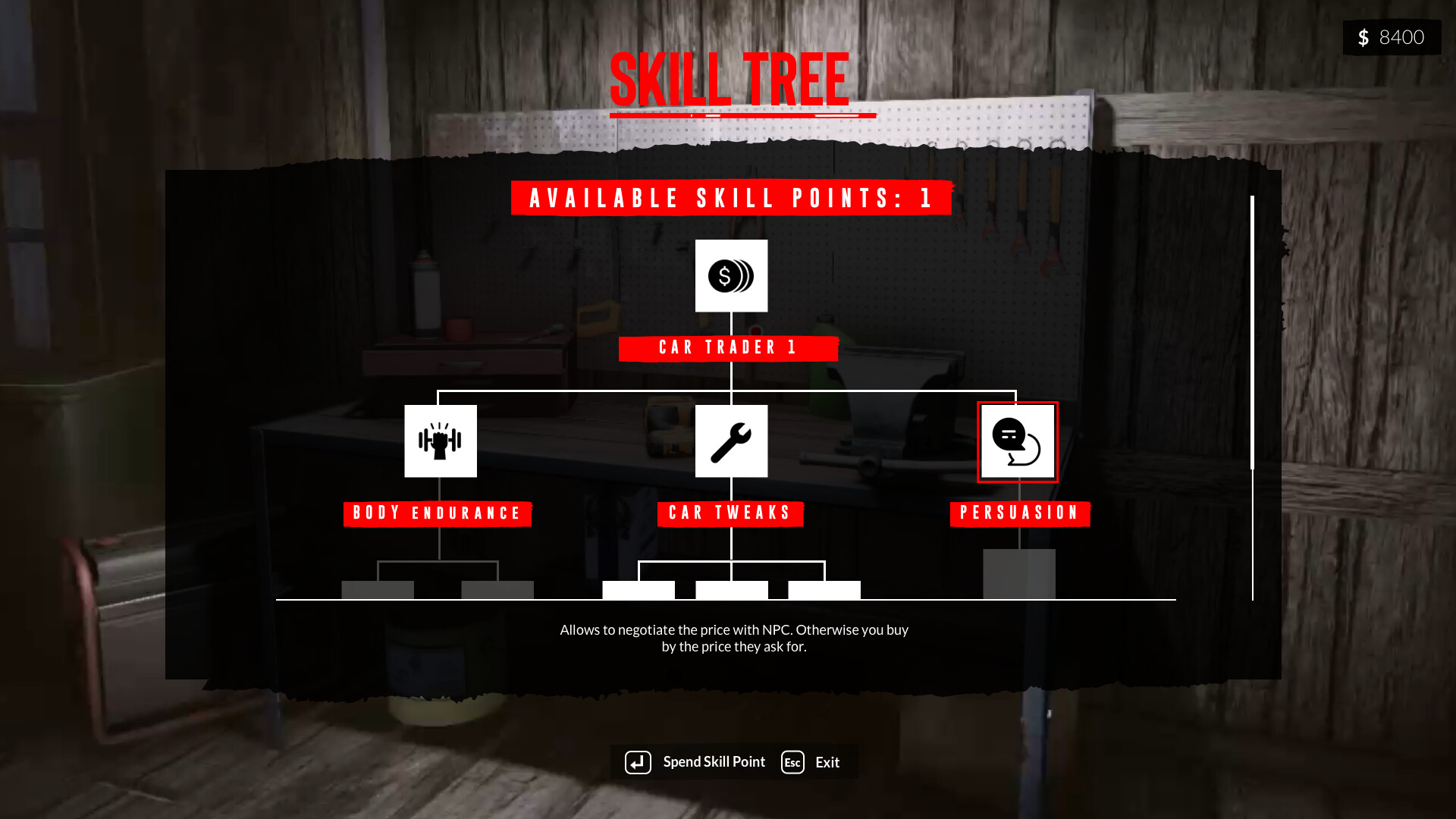Screen dimensions: 1456x819
Task: Click the Car Tweaks red label banner
Action: (x=730, y=513)
